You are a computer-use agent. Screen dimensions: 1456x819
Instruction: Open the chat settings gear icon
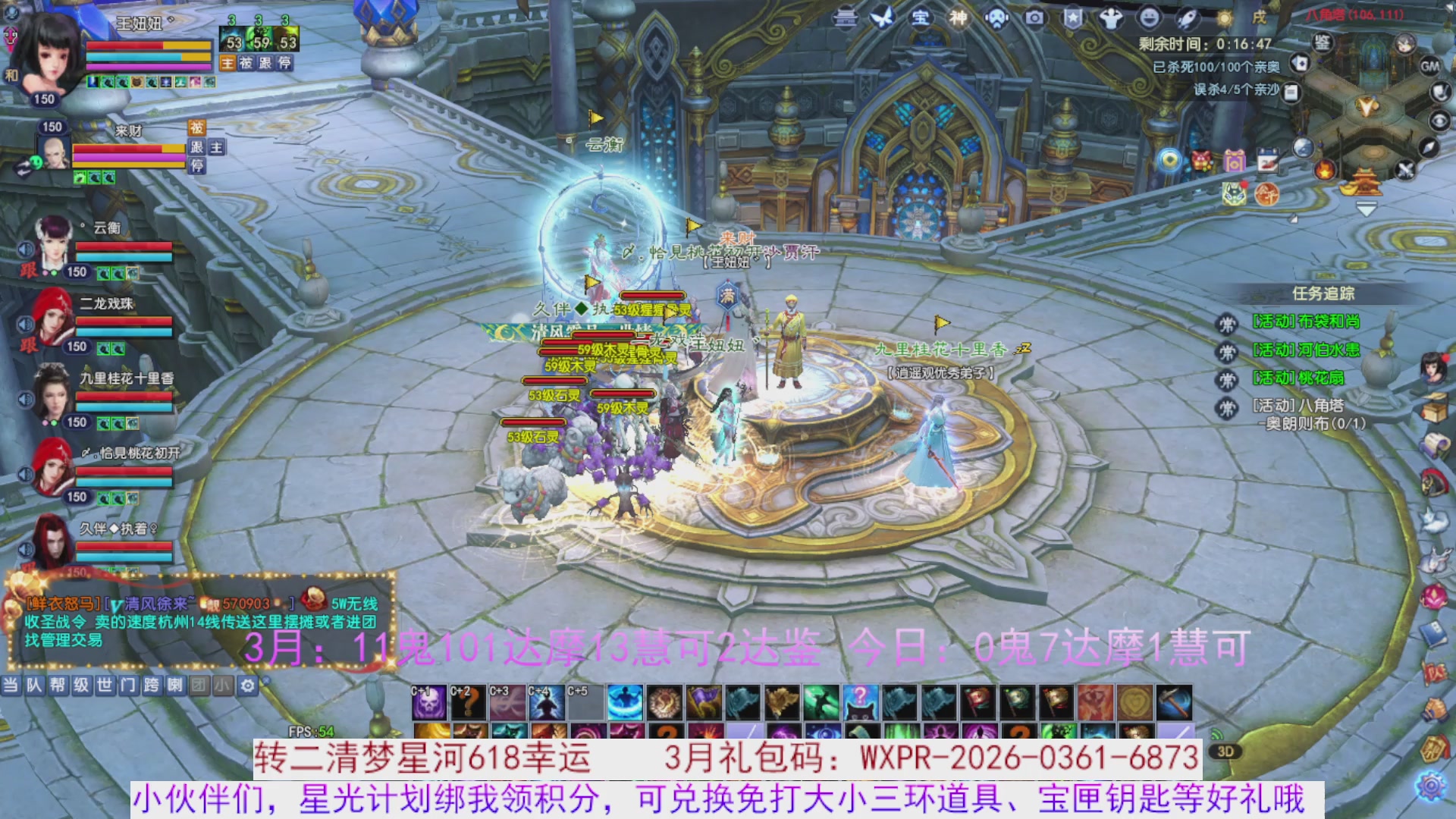pos(248,686)
